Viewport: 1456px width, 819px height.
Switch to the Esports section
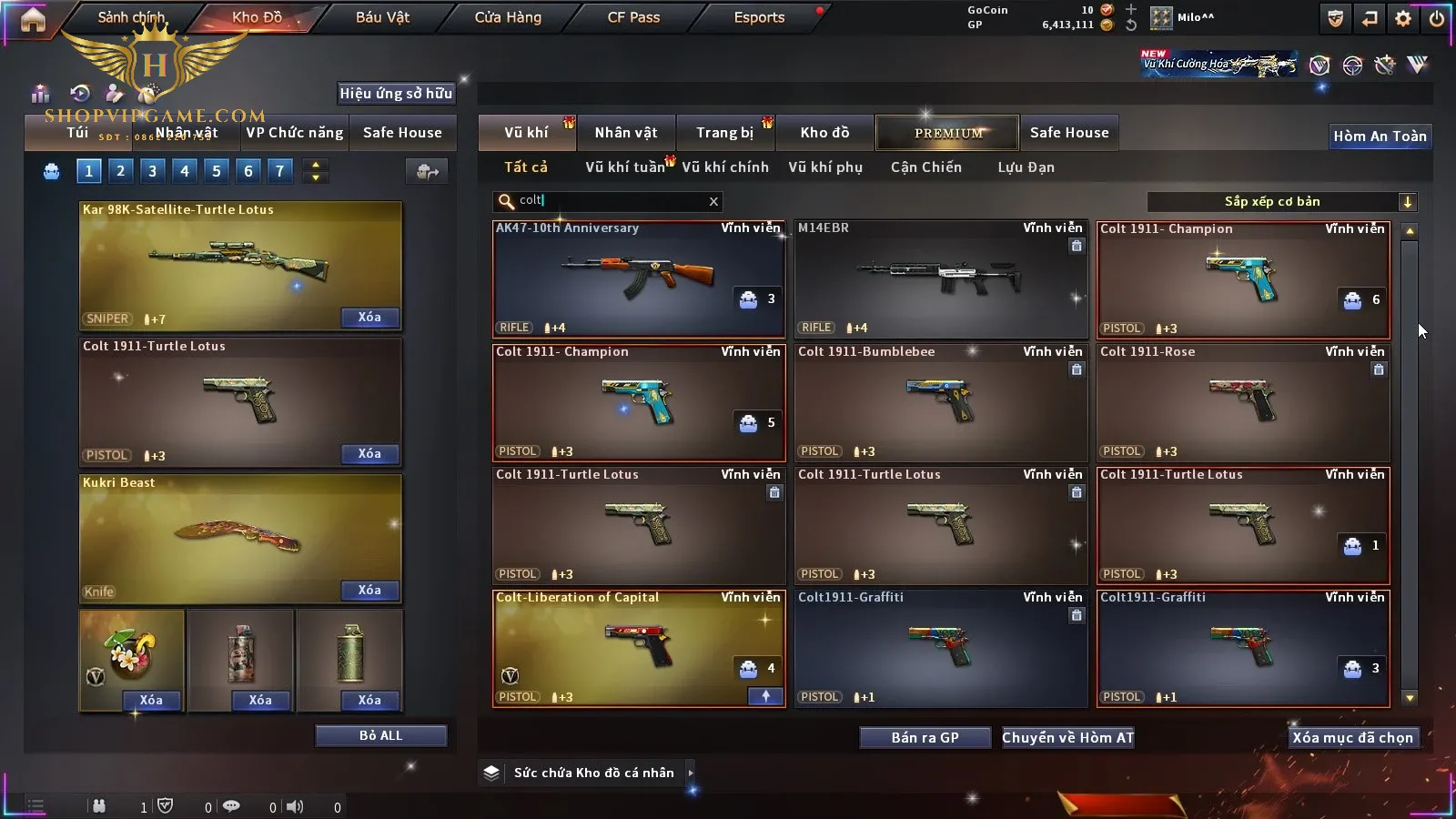pos(759,17)
